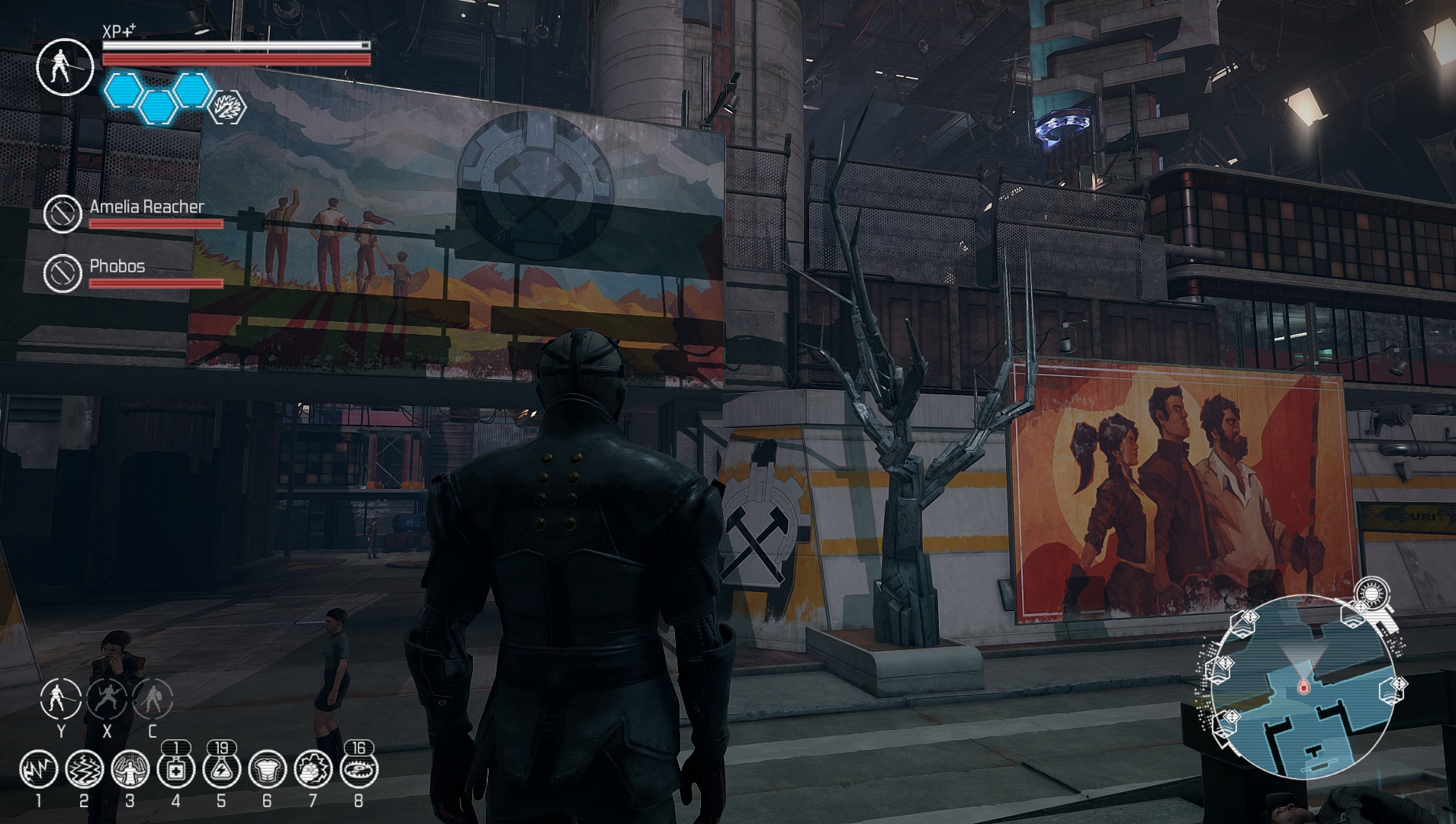The image size is (1456, 824).
Task: Click the quest marker right of the minimap
Action: pos(1397,684)
